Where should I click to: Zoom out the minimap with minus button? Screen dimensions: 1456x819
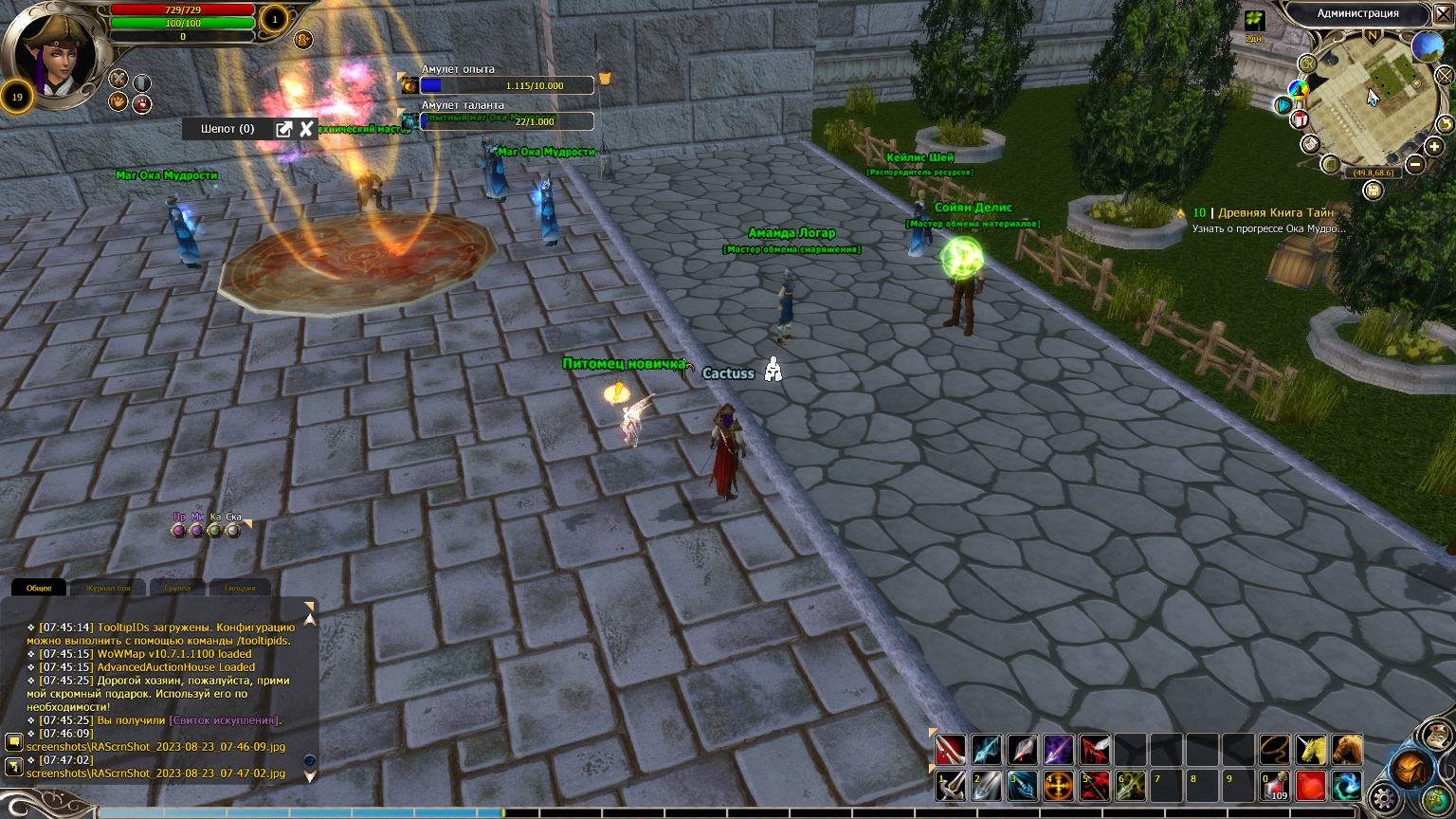click(x=1415, y=164)
